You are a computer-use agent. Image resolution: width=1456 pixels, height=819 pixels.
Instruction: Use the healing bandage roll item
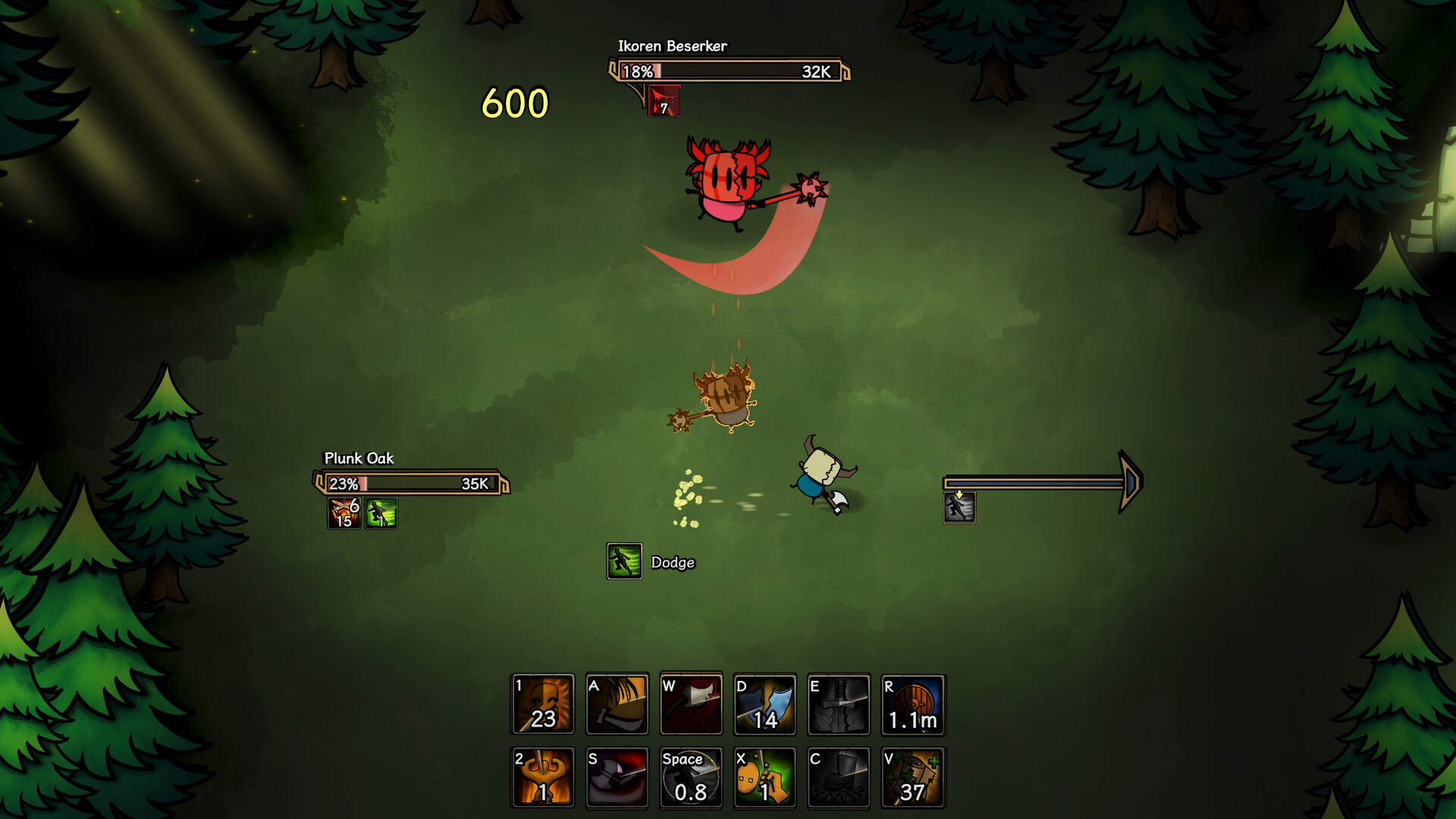click(x=913, y=777)
